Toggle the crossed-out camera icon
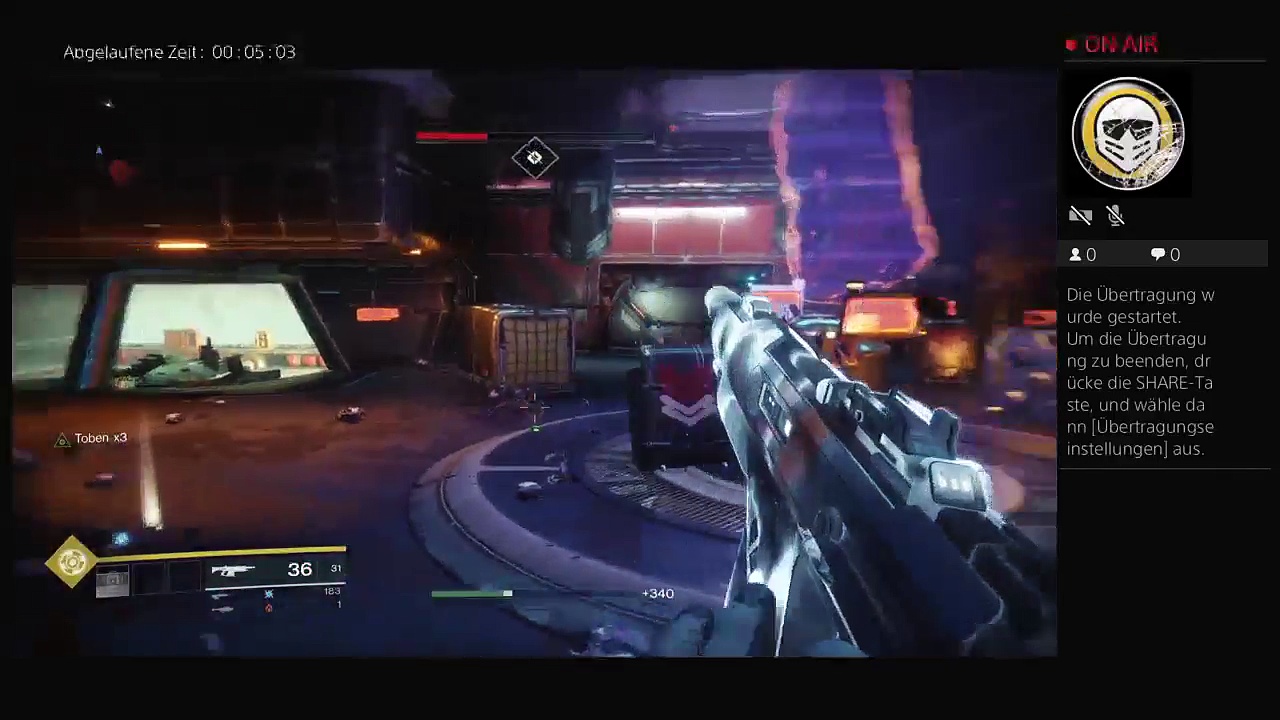 [x=1080, y=215]
